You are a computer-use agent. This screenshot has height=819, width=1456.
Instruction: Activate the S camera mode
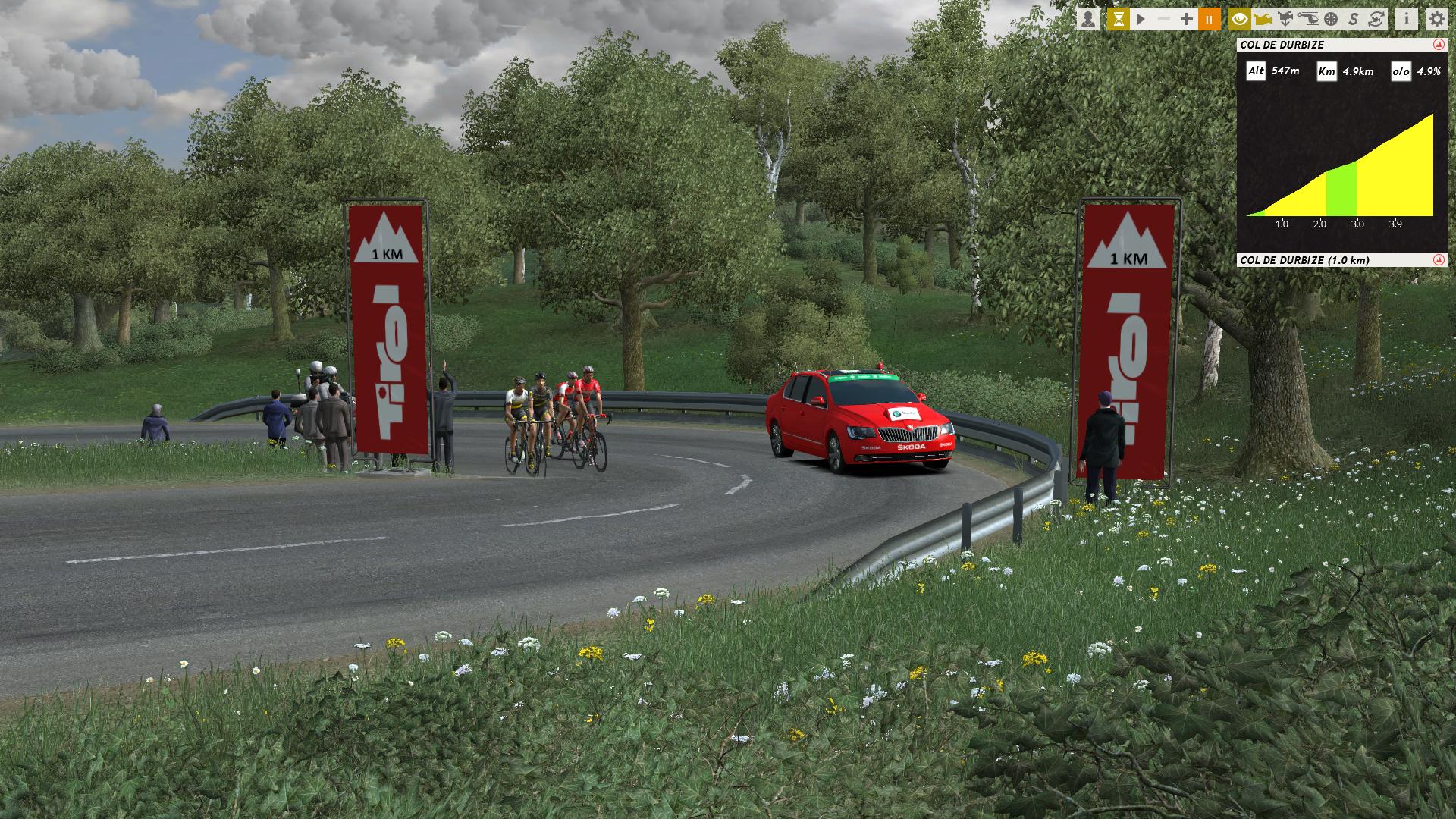click(x=1354, y=19)
